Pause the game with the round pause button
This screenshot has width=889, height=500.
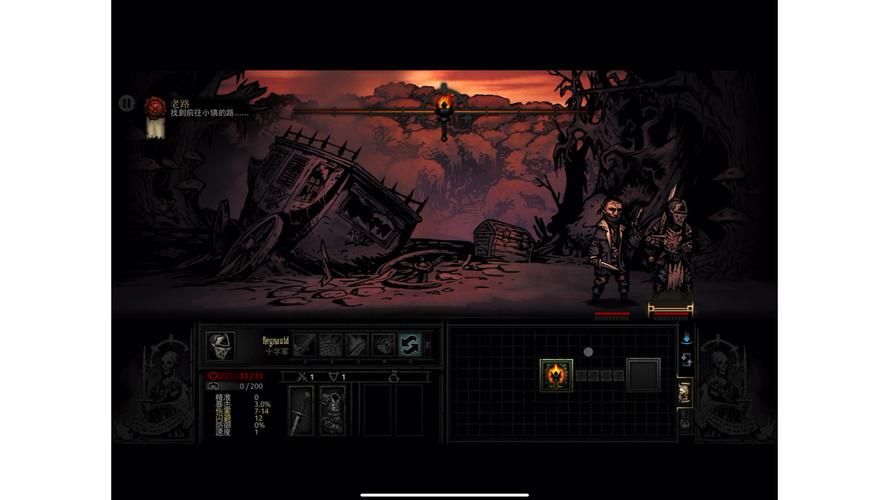(x=126, y=102)
